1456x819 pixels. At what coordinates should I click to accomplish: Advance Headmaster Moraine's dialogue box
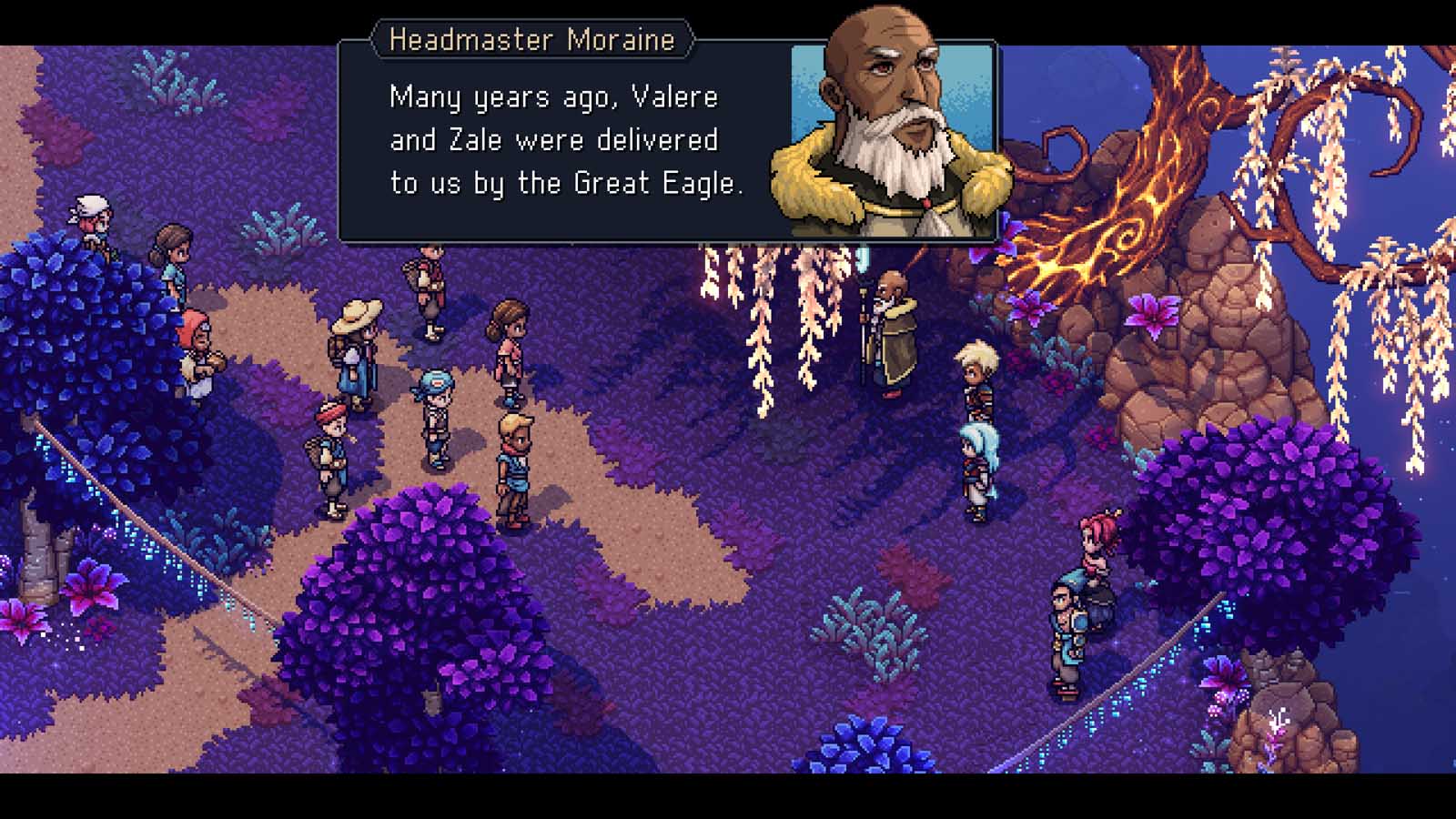(566, 141)
